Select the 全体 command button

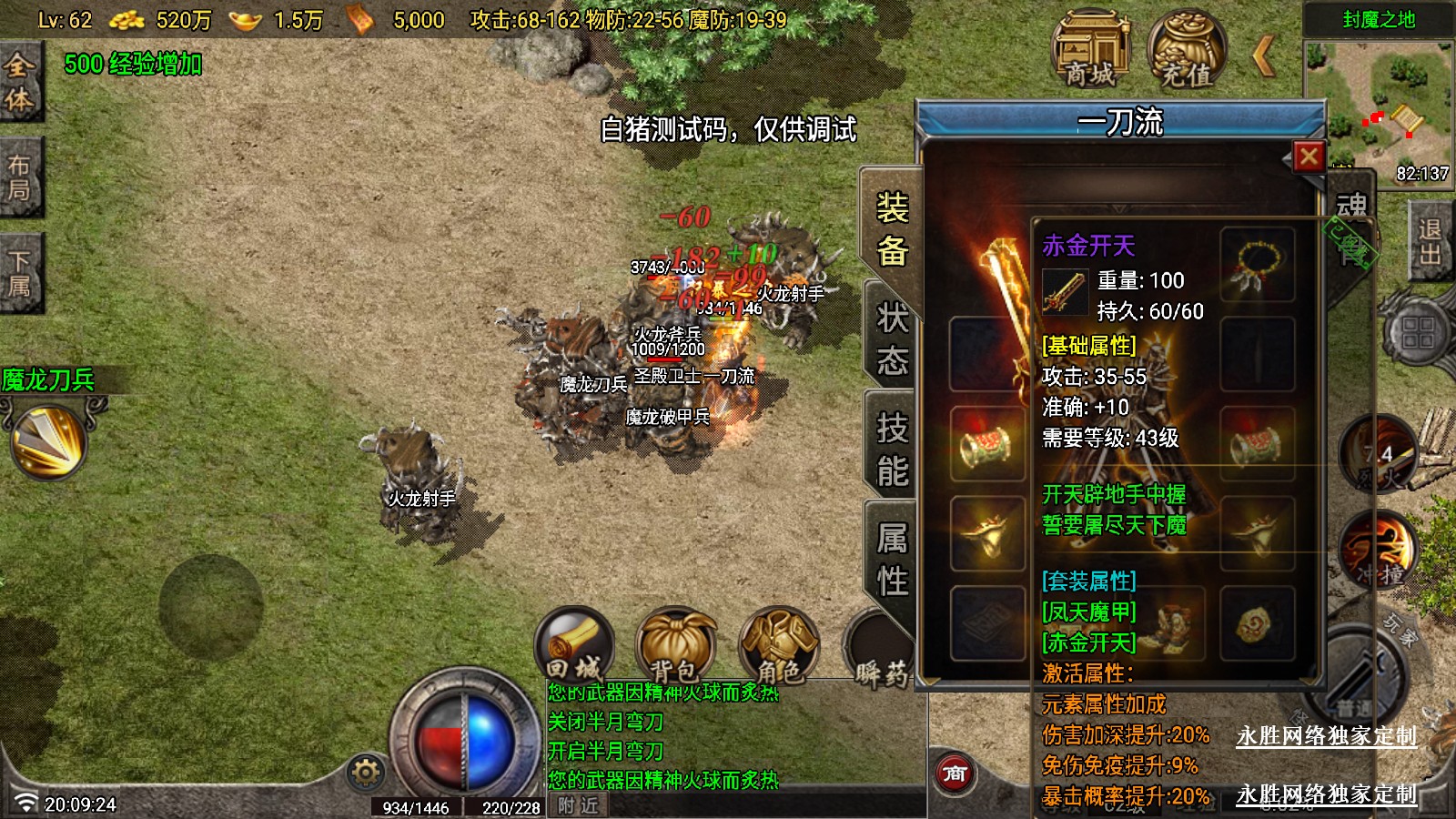(19, 82)
